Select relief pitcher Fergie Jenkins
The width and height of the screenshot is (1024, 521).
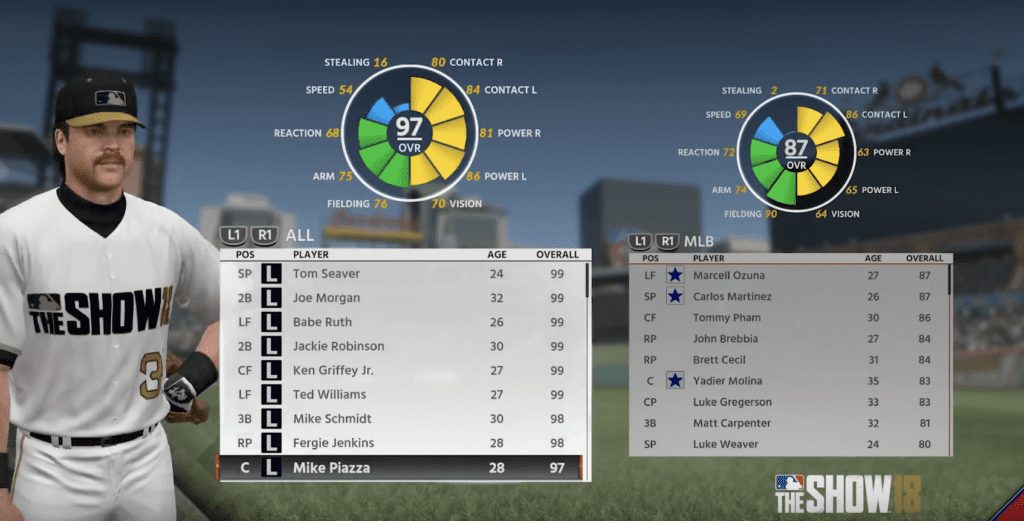coord(400,442)
